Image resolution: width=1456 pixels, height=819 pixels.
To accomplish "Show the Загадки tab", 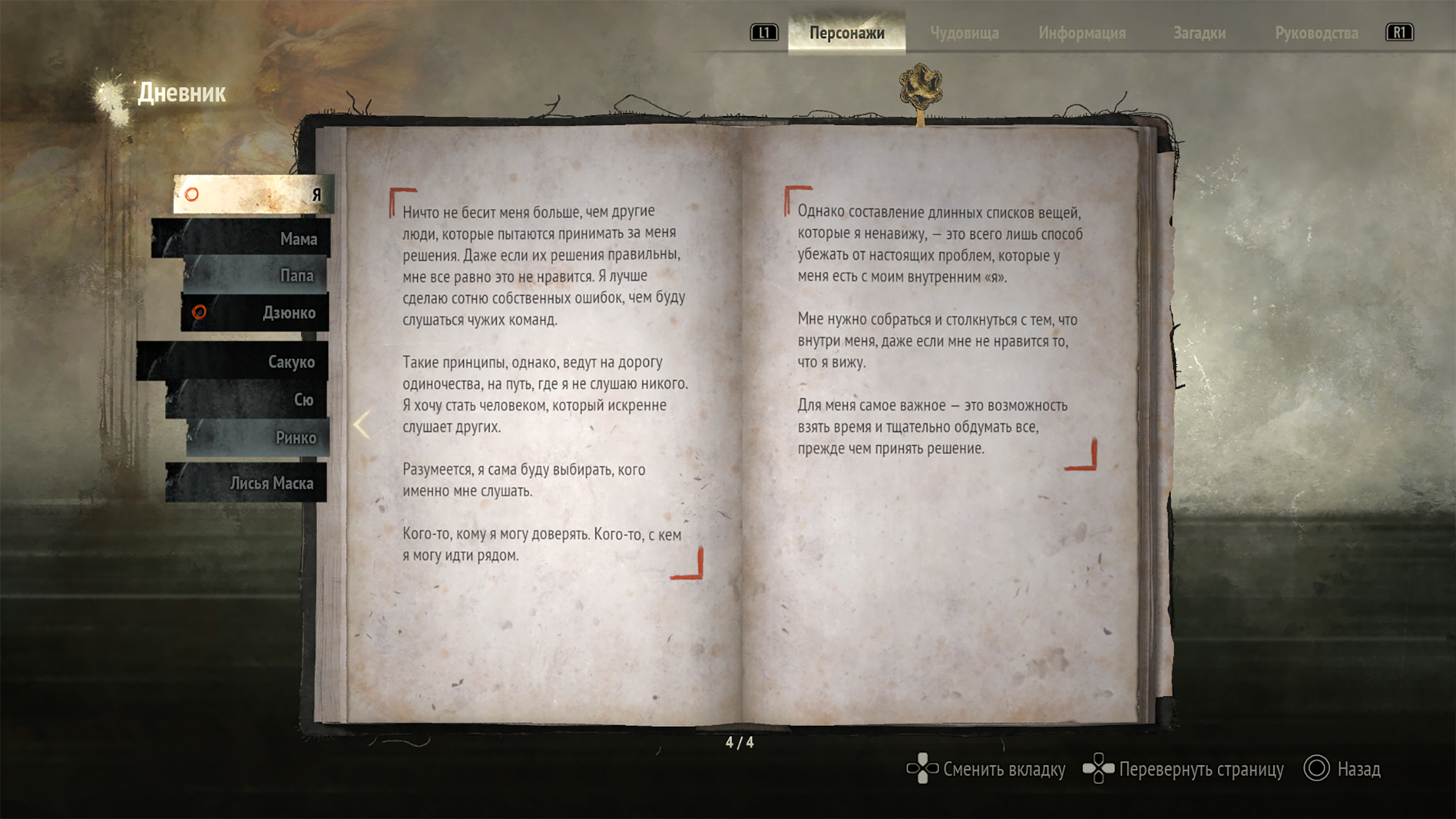I will coord(1199,33).
